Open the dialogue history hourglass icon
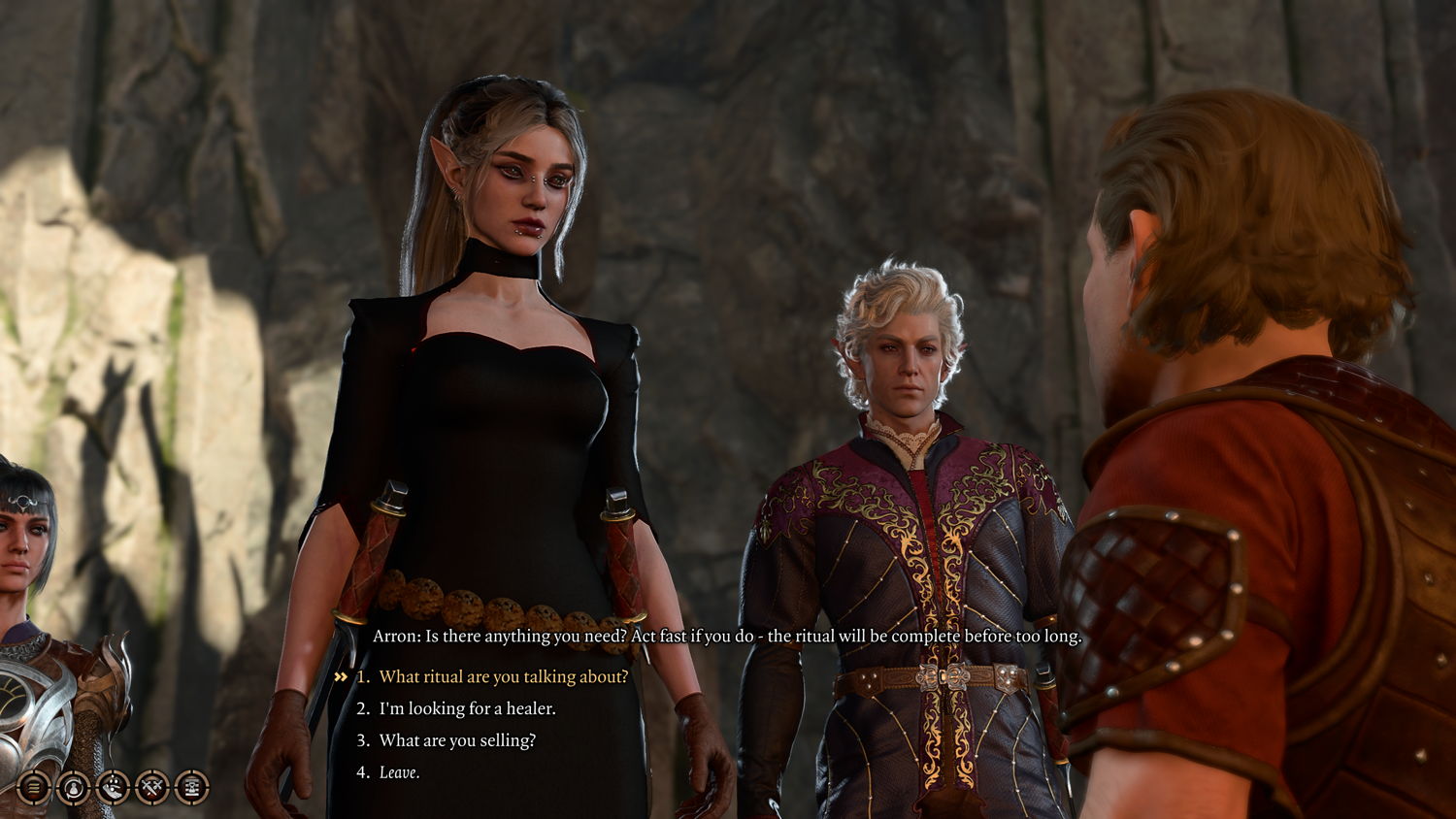1456x819 pixels. click(x=192, y=787)
